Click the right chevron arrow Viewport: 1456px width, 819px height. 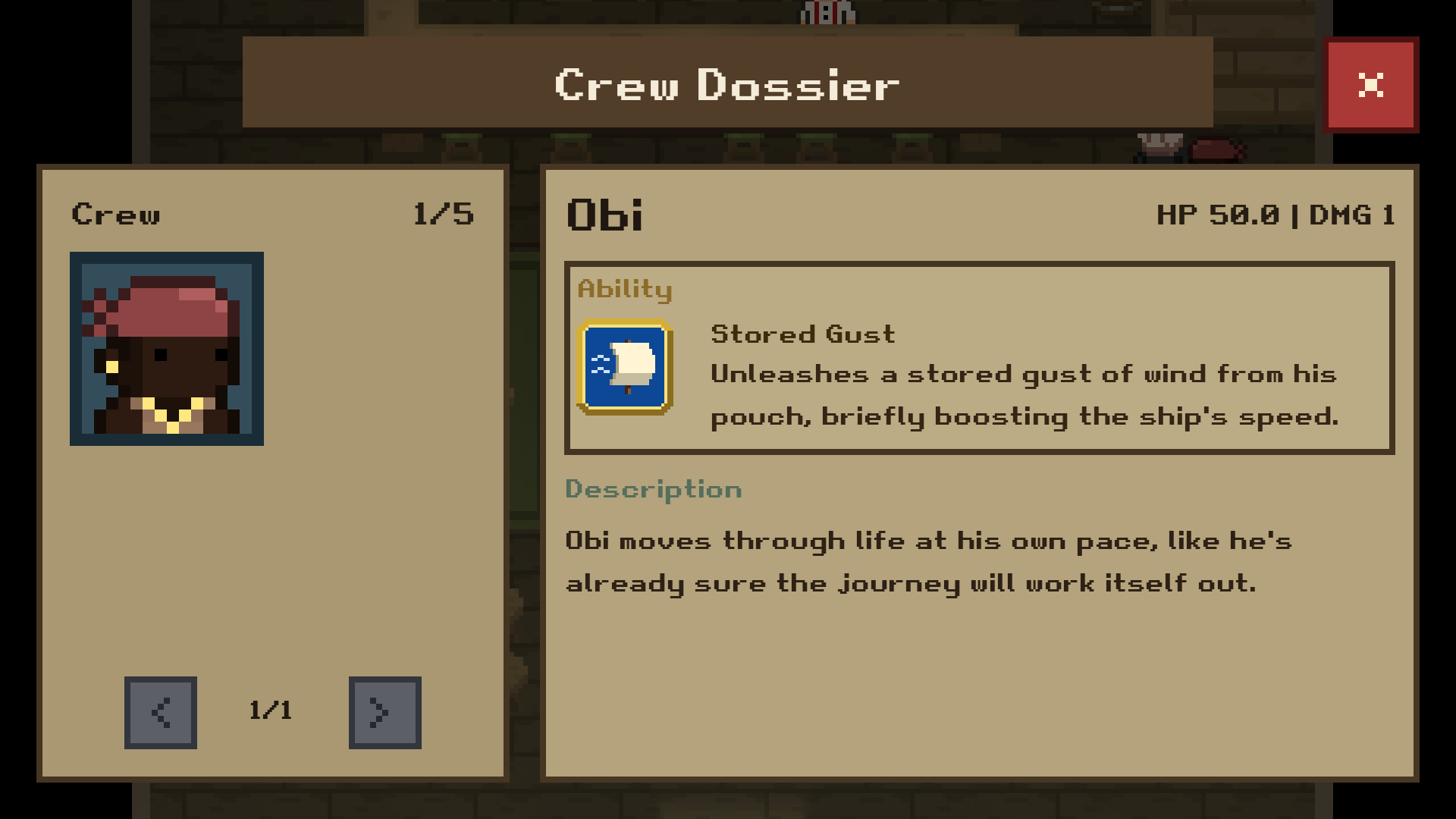[384, 713]
